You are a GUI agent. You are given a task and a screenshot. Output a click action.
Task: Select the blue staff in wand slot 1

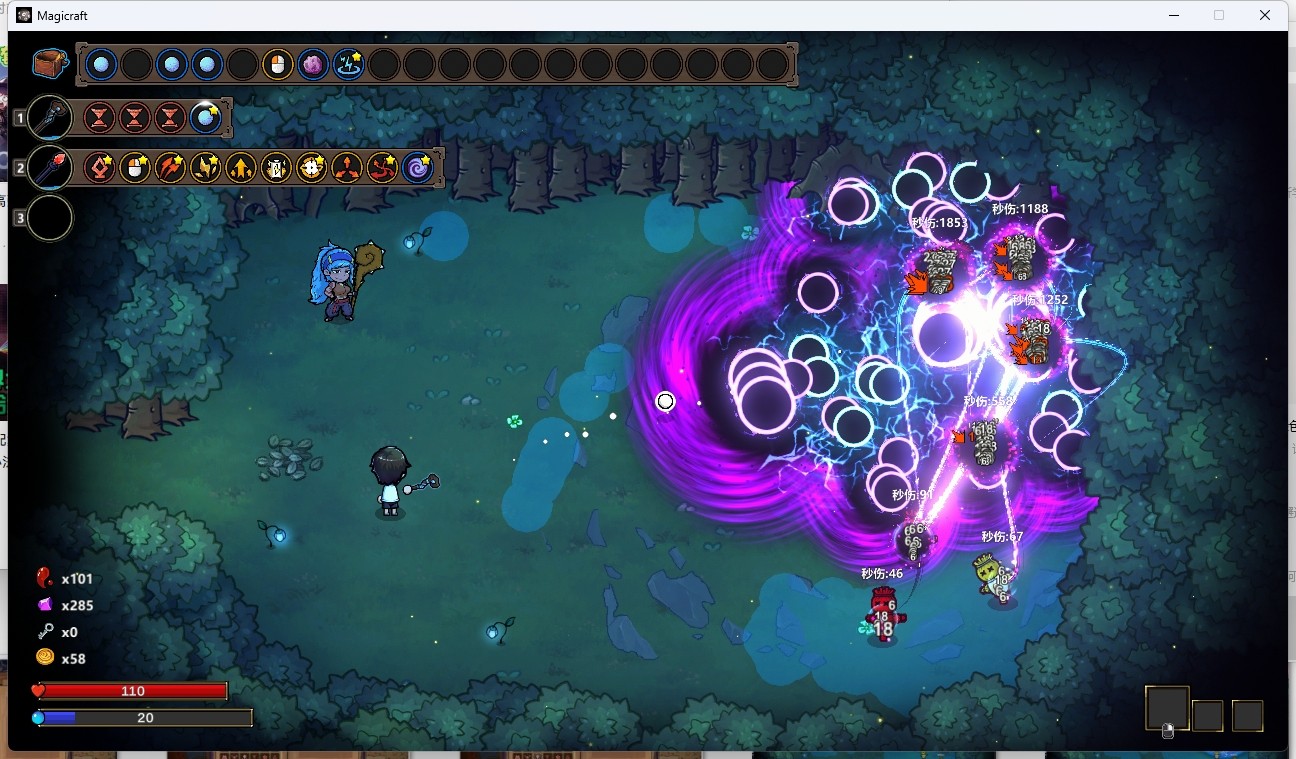click(49, 117)
